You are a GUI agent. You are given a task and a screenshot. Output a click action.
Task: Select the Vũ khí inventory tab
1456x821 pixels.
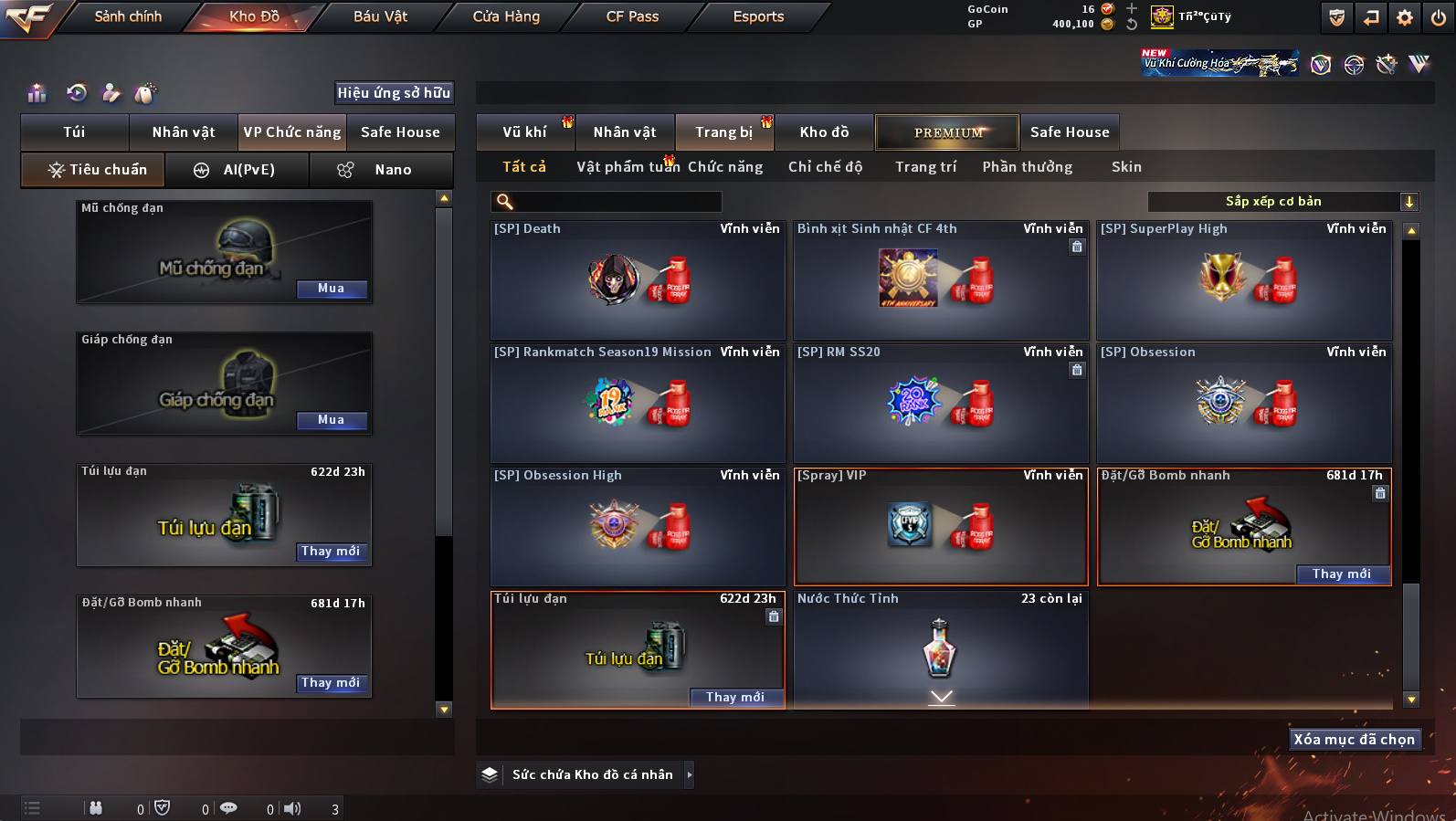pos(524,132)
